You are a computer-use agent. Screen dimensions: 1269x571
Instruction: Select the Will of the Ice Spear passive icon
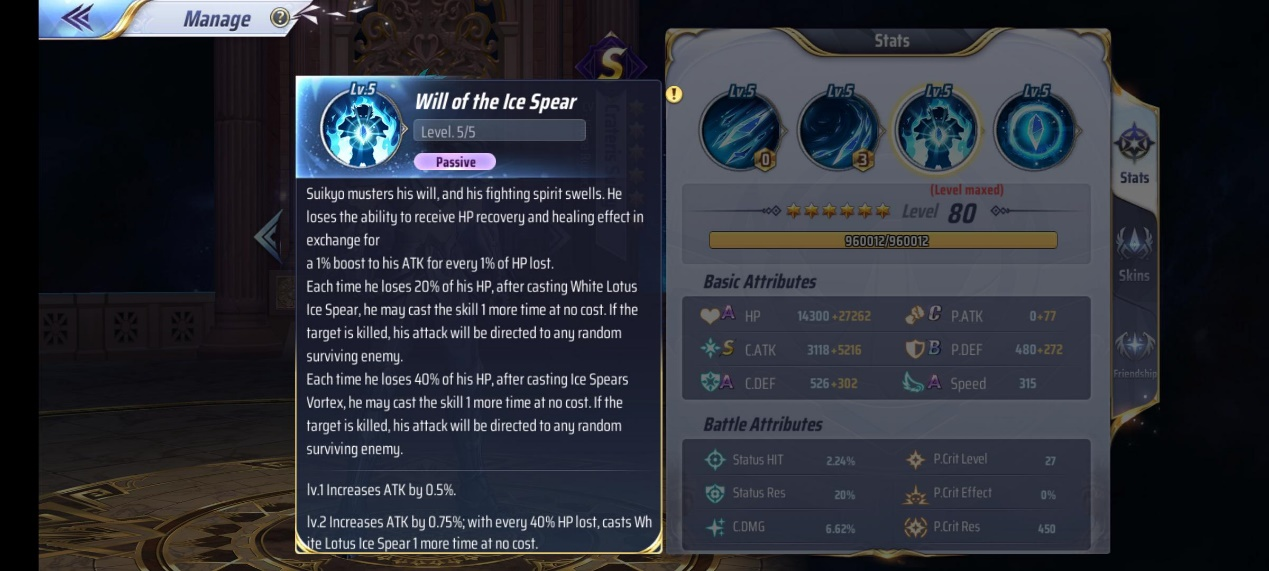pos(936,128)
